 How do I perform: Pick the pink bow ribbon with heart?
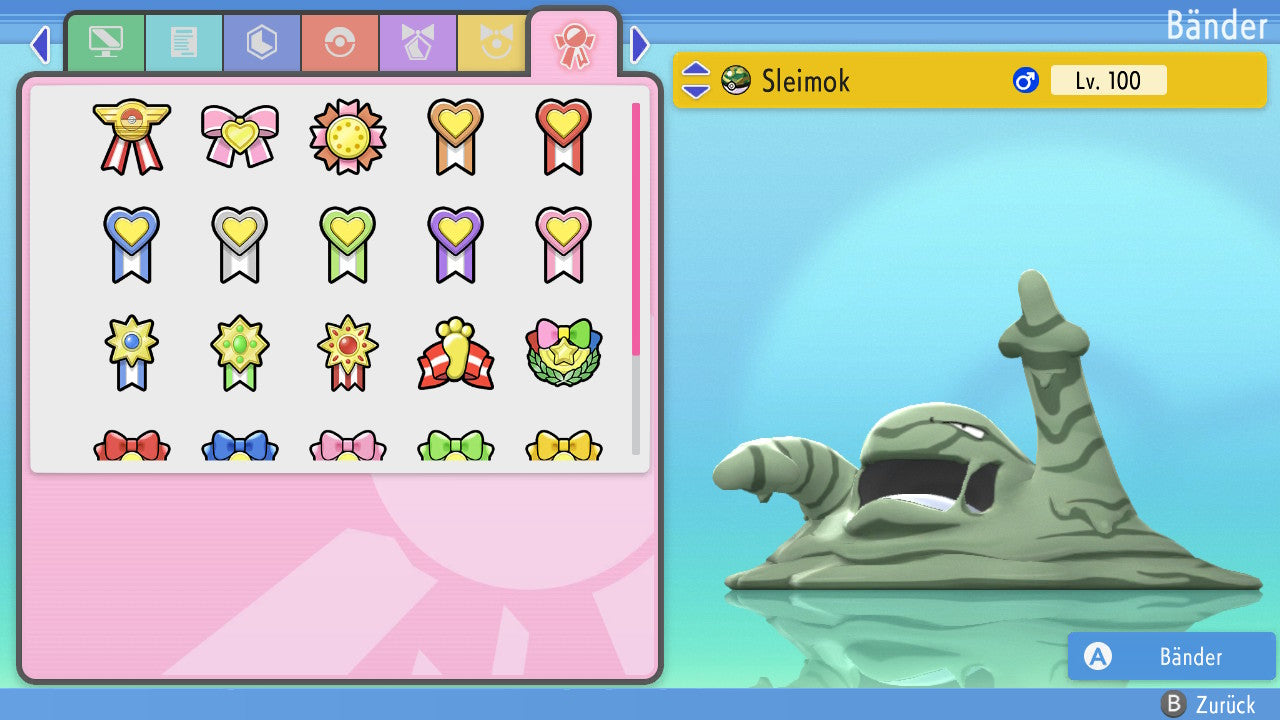[x=240, y=136]
